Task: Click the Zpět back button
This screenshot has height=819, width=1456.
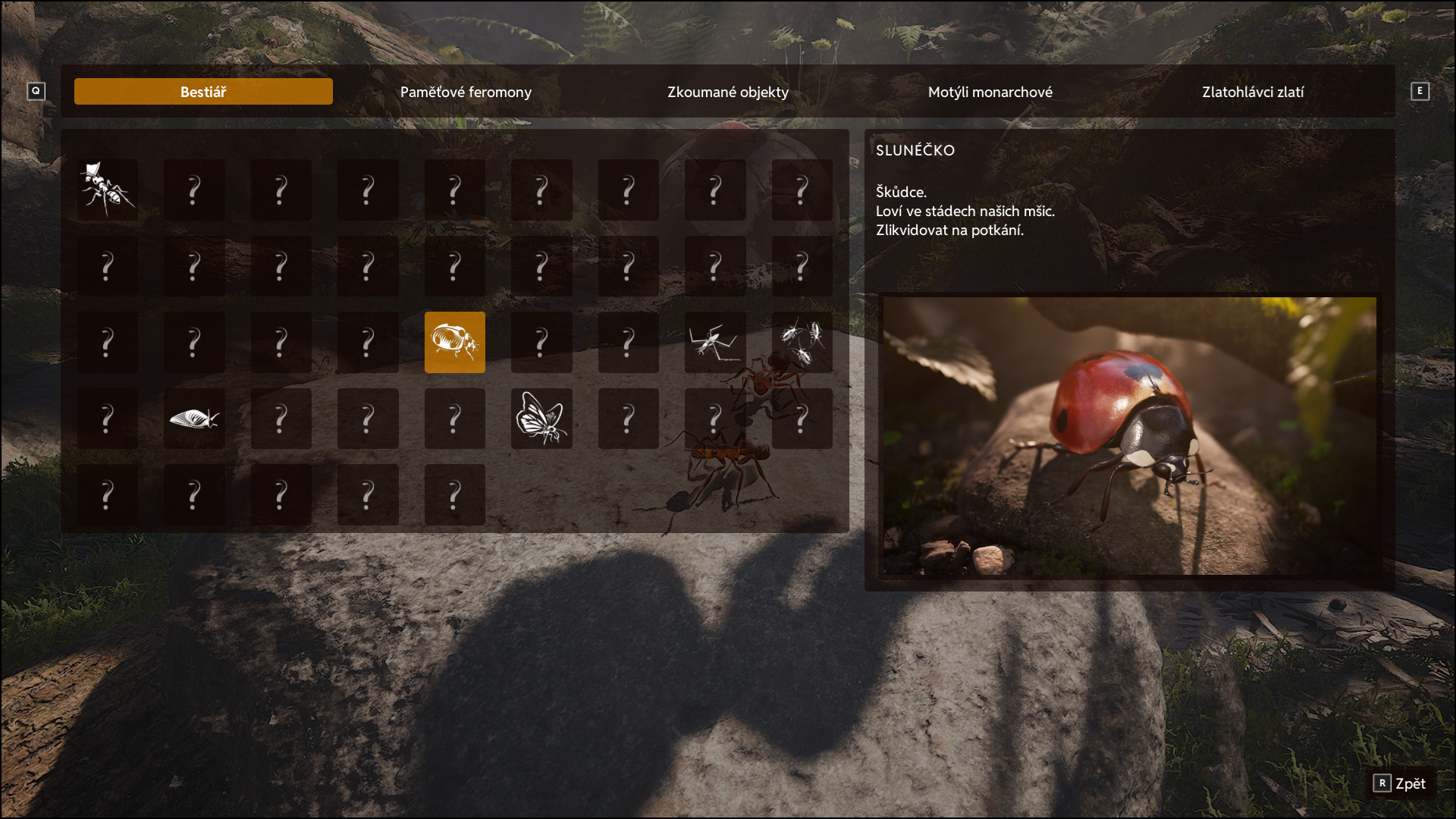Action: (x=1401, y=783)
